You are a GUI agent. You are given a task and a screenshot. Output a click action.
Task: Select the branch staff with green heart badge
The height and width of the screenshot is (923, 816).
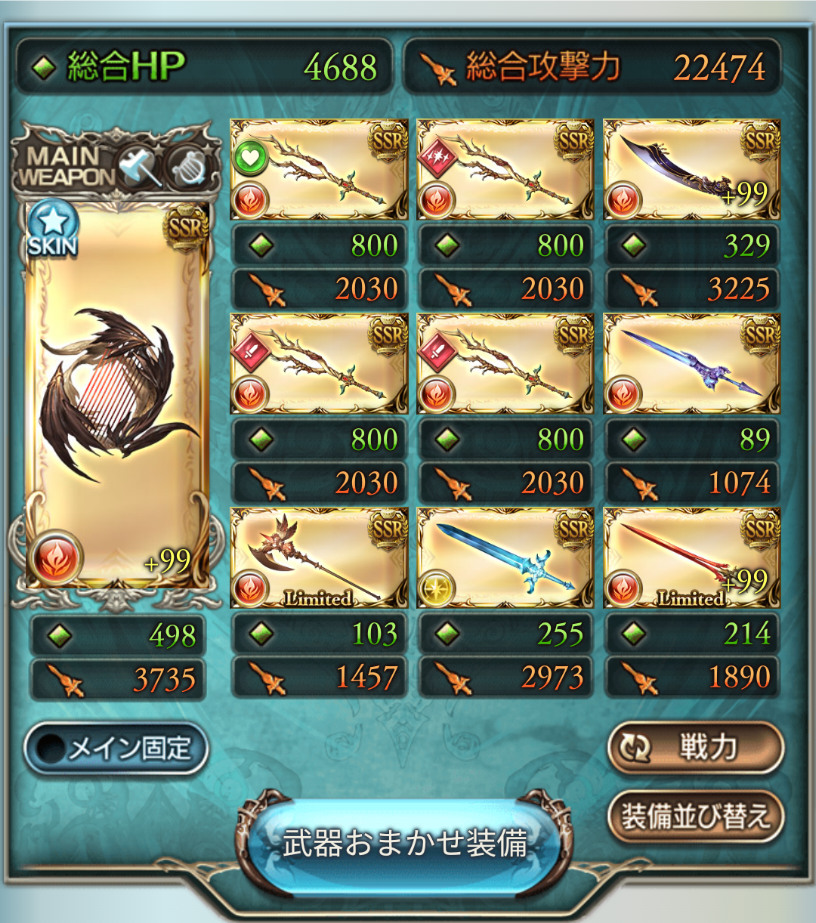(x=318, y=169)
